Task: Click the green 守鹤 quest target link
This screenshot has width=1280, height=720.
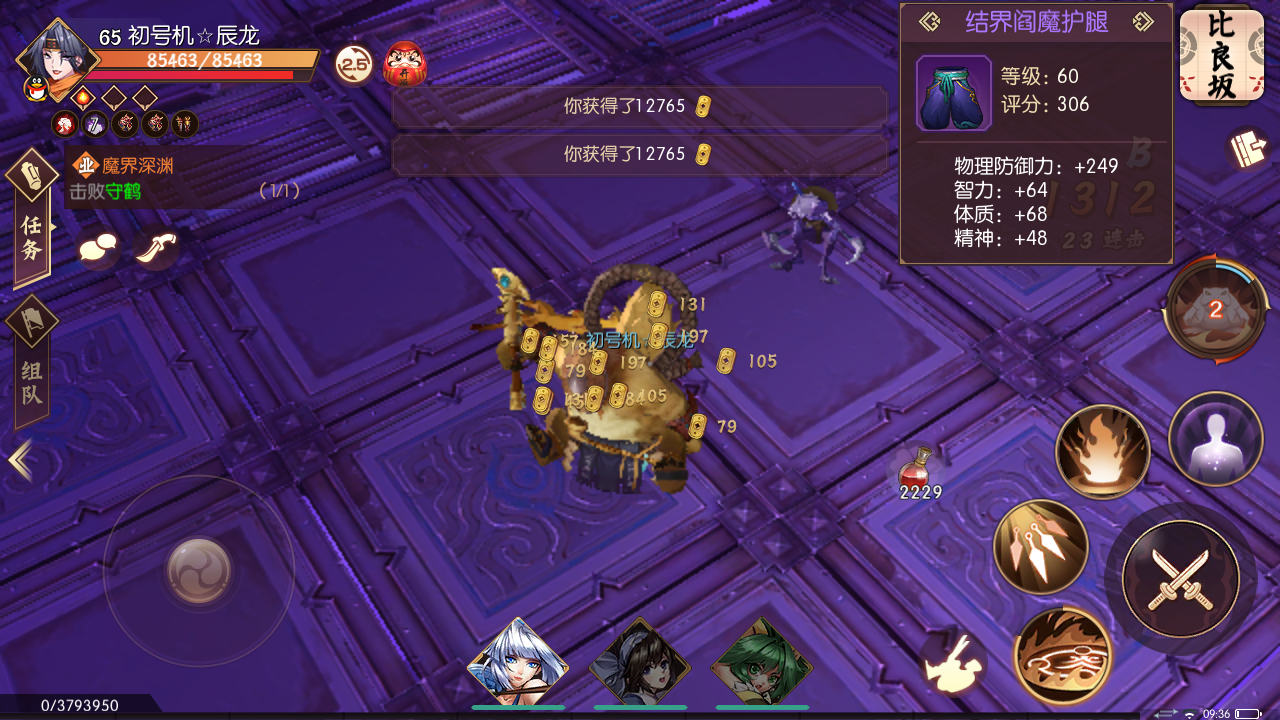Action: (125, 191)
